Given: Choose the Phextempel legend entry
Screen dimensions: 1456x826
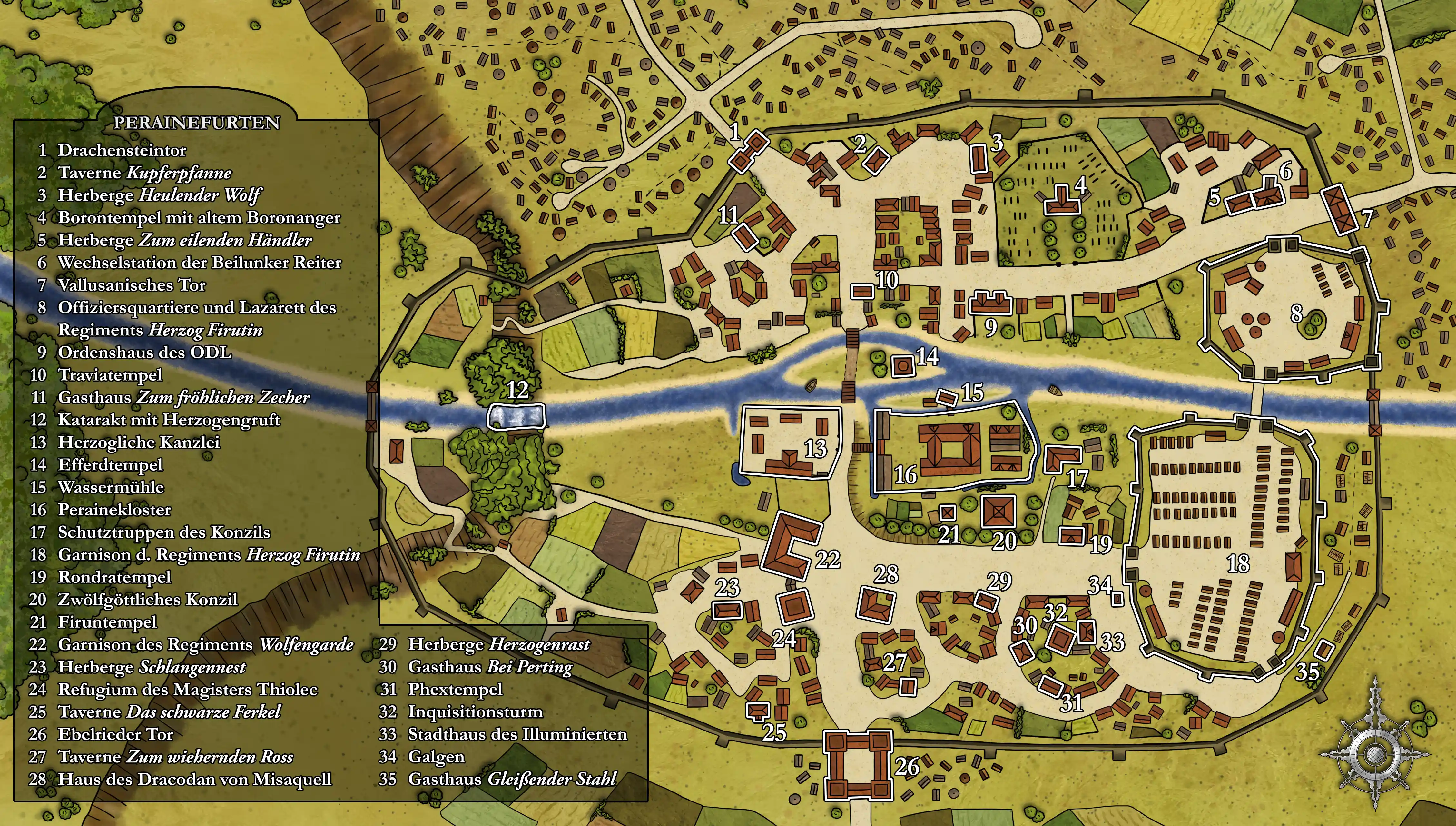Looking at the screenshot, I should tap(455, 689).
